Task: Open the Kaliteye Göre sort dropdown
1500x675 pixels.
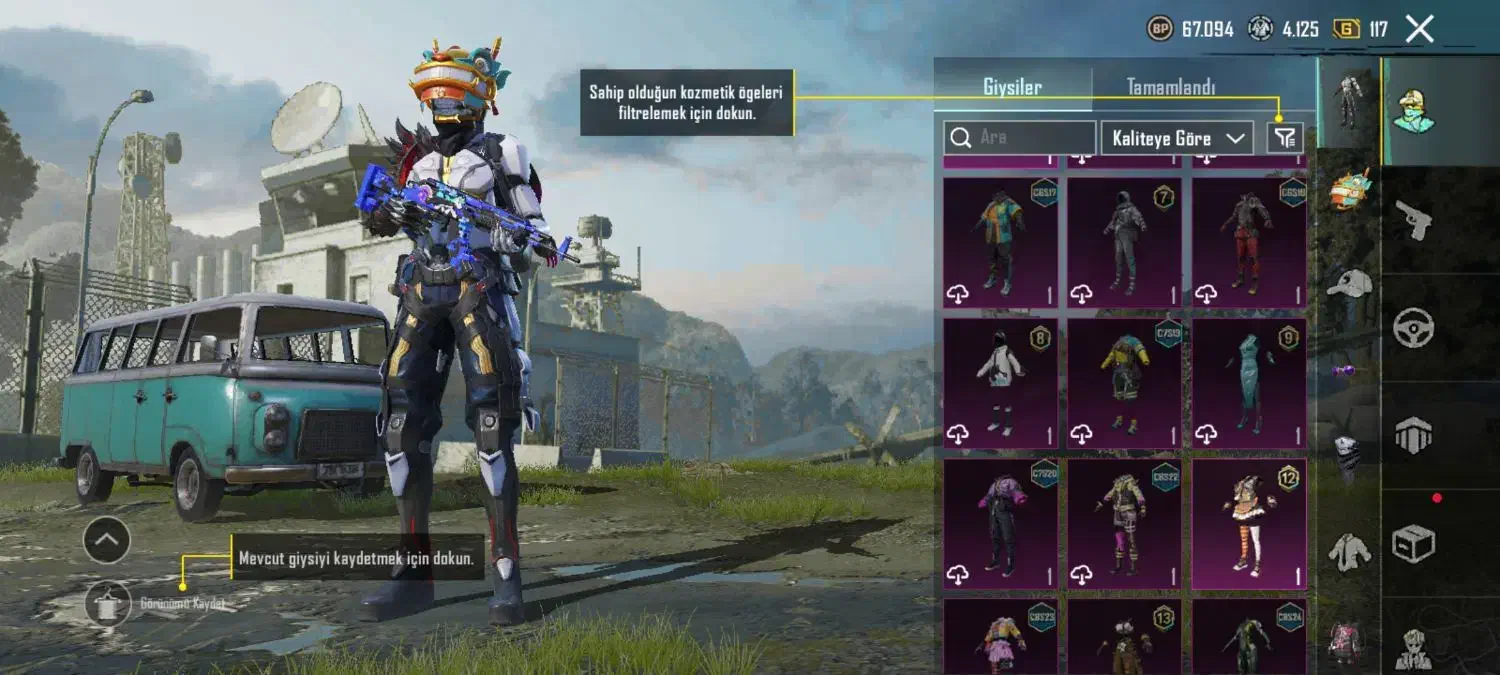Action: [x=1178, y=138]
